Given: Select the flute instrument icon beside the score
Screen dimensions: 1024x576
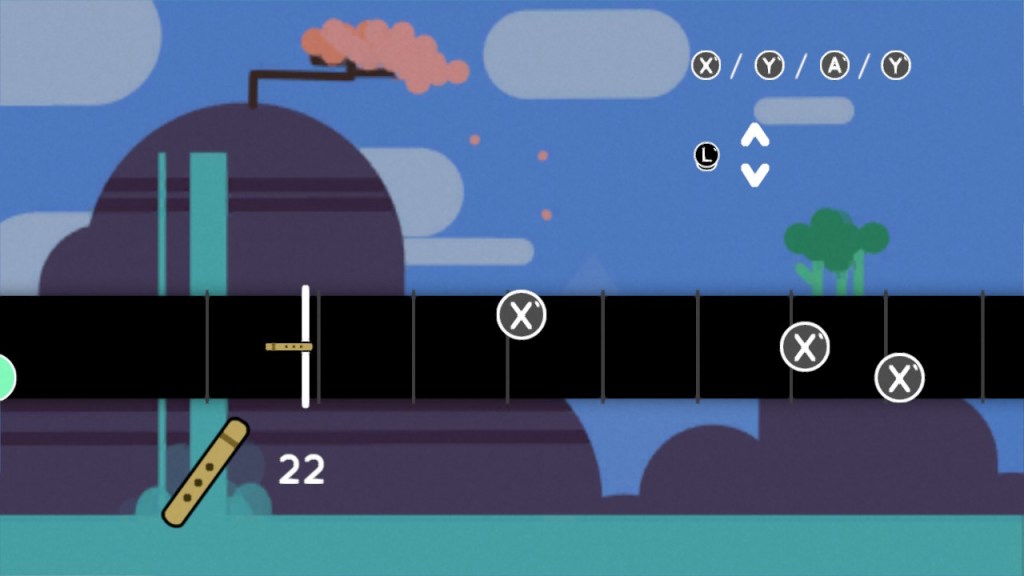Looking at the screenshot, I should click(x=206, y=472).
